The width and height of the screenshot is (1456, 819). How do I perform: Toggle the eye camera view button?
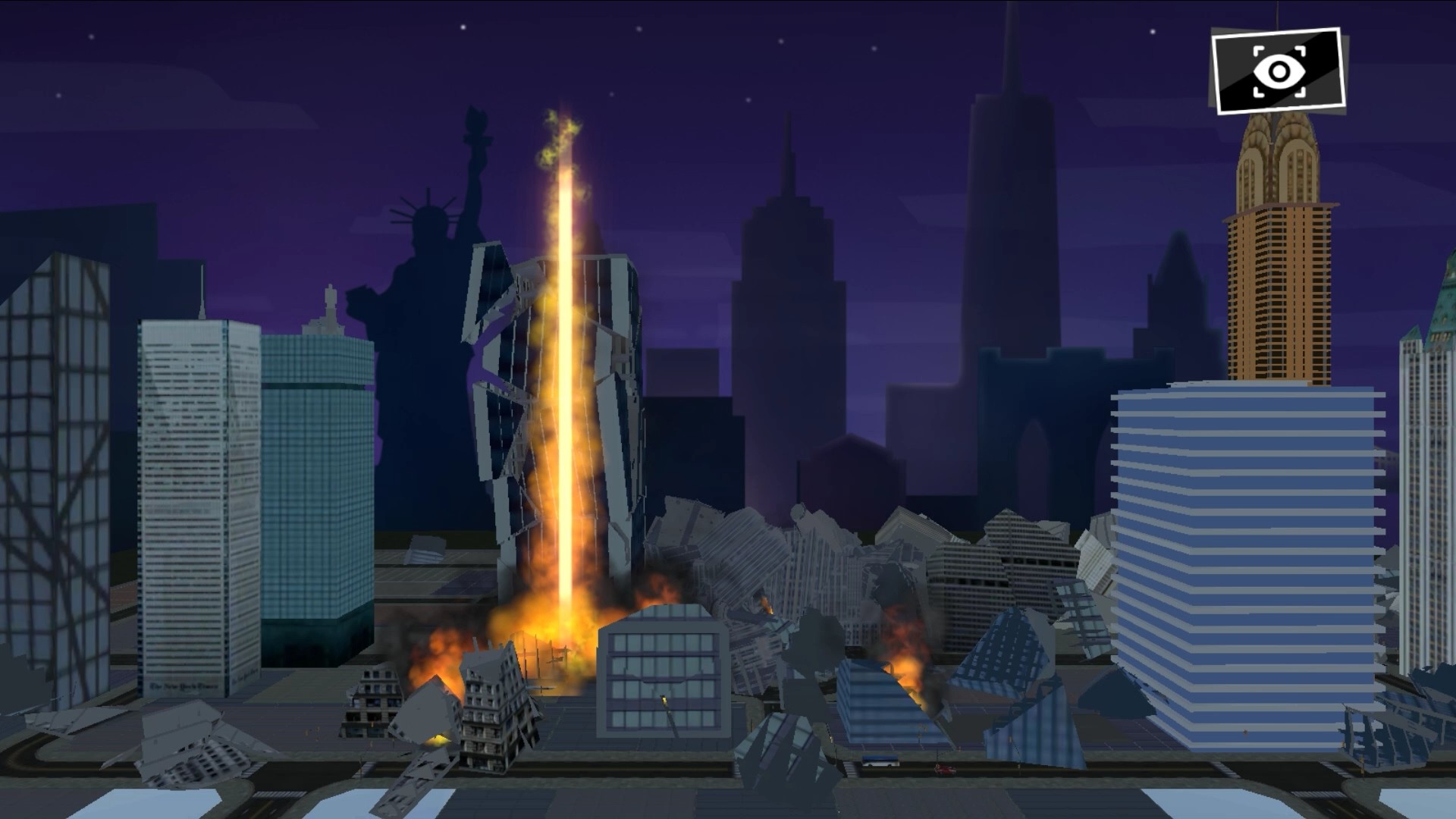(1278, 71)
